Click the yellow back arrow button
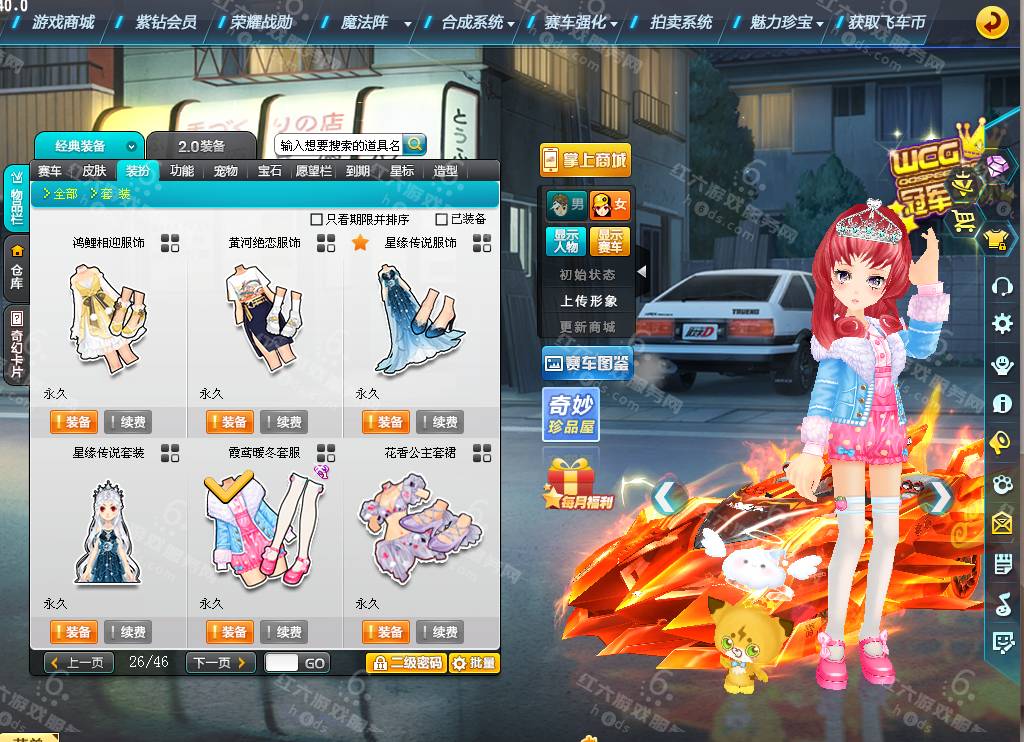 point(992,21)
